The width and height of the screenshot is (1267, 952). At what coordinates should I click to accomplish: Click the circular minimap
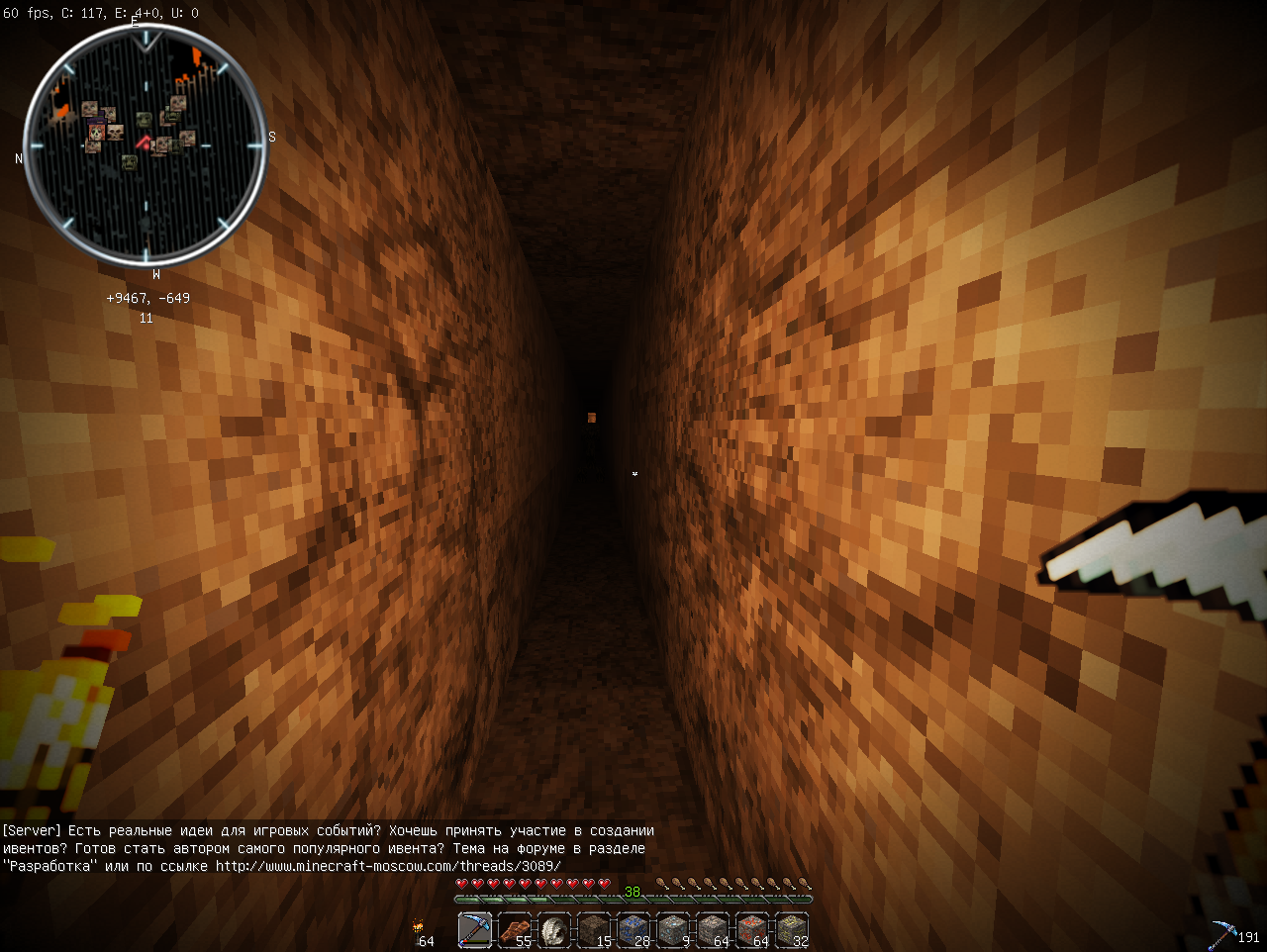pos(146,145)
